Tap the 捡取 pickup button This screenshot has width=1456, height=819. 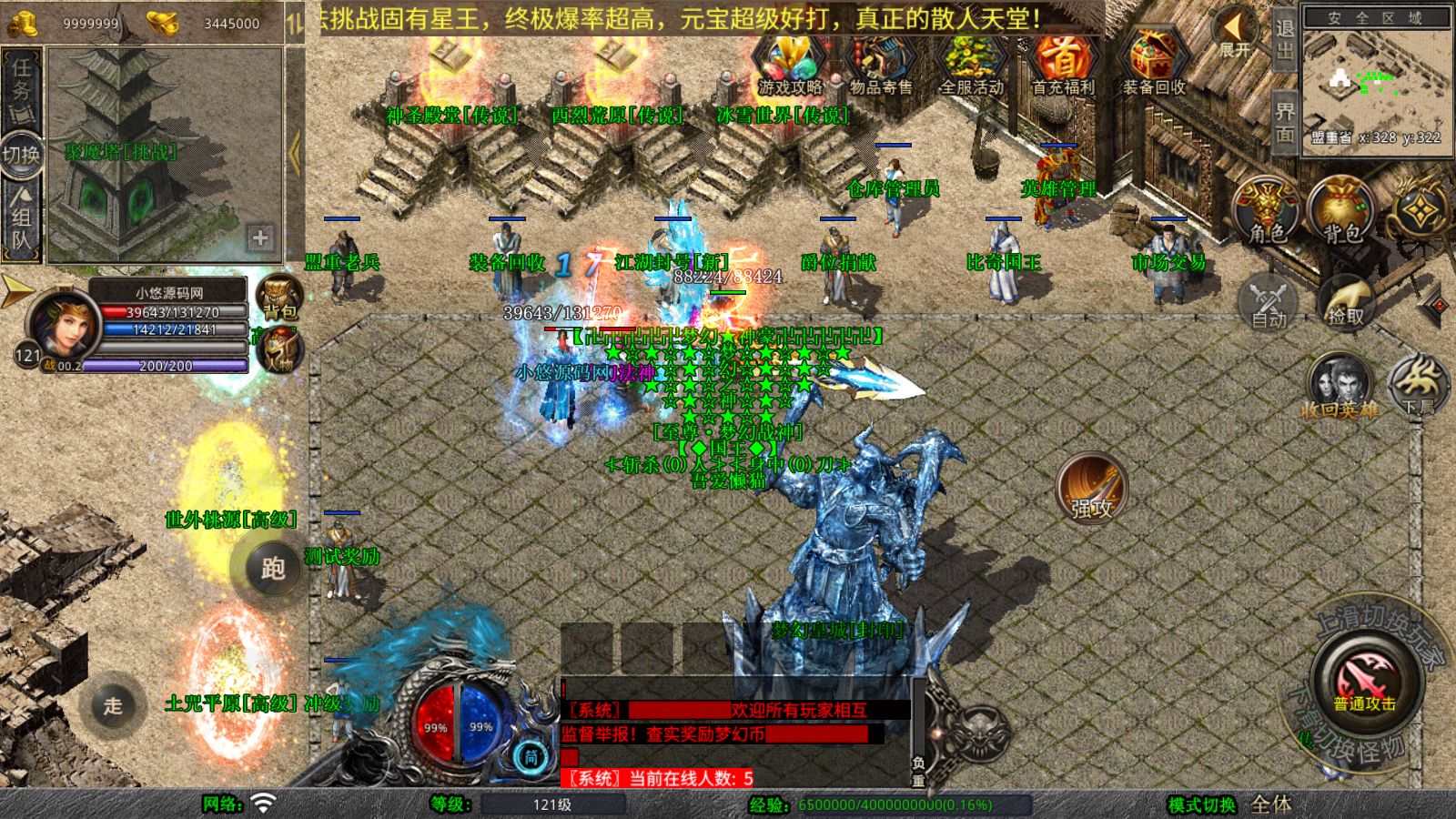(x=1346, y=300)
